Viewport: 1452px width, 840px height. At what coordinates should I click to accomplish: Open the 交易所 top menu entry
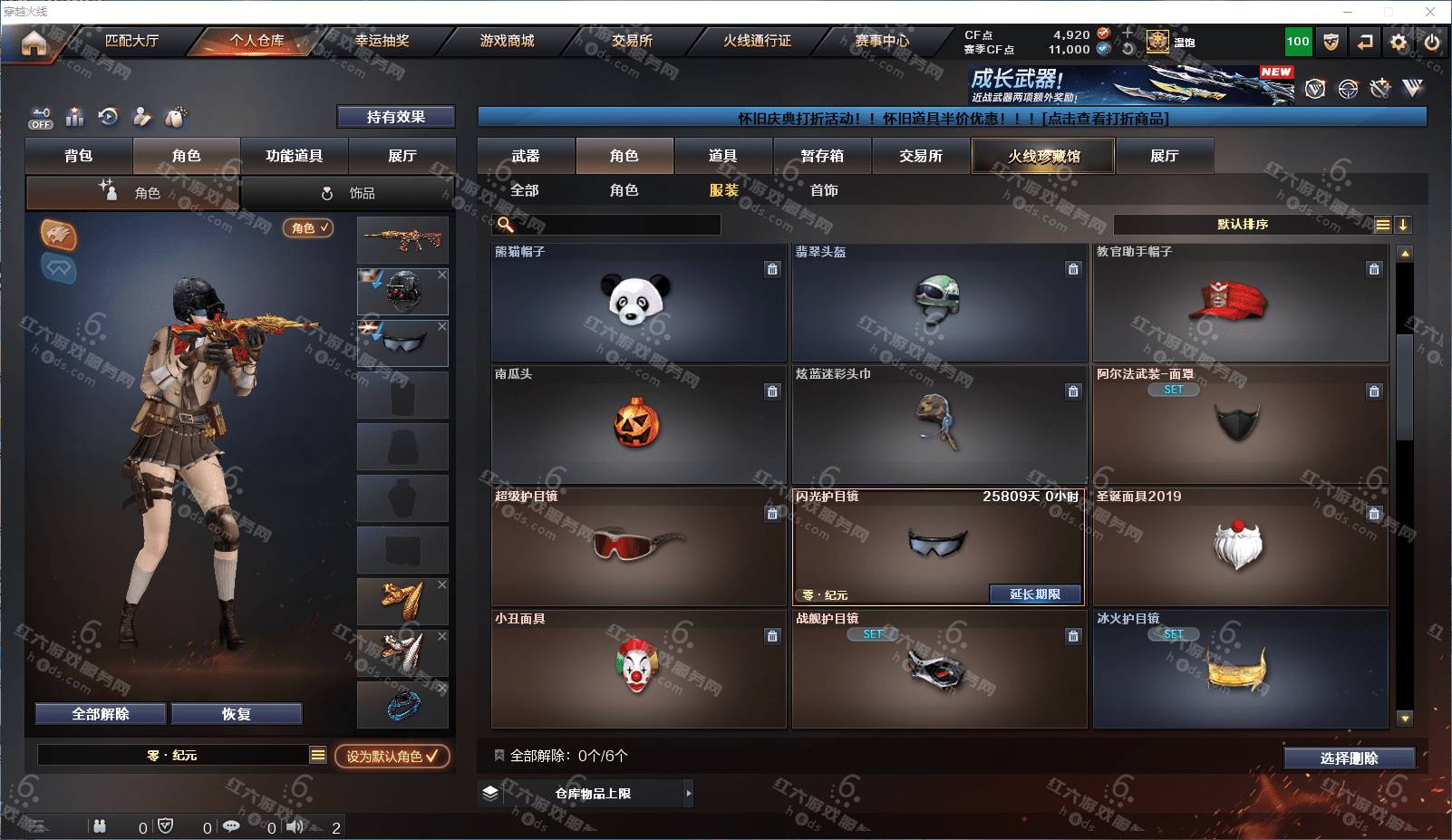coord(632,41)
